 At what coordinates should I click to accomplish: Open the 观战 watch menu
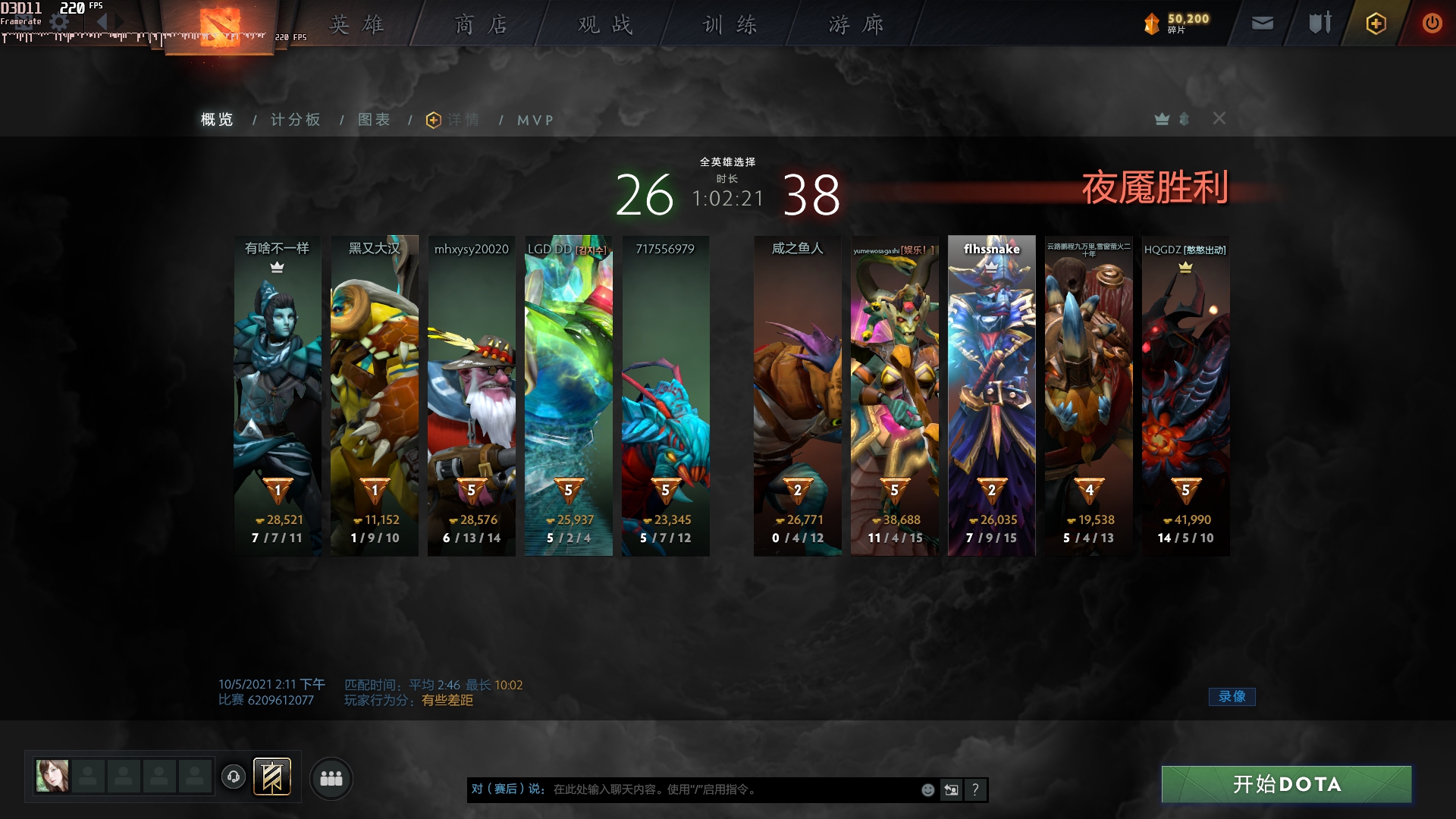pos(605,25)
